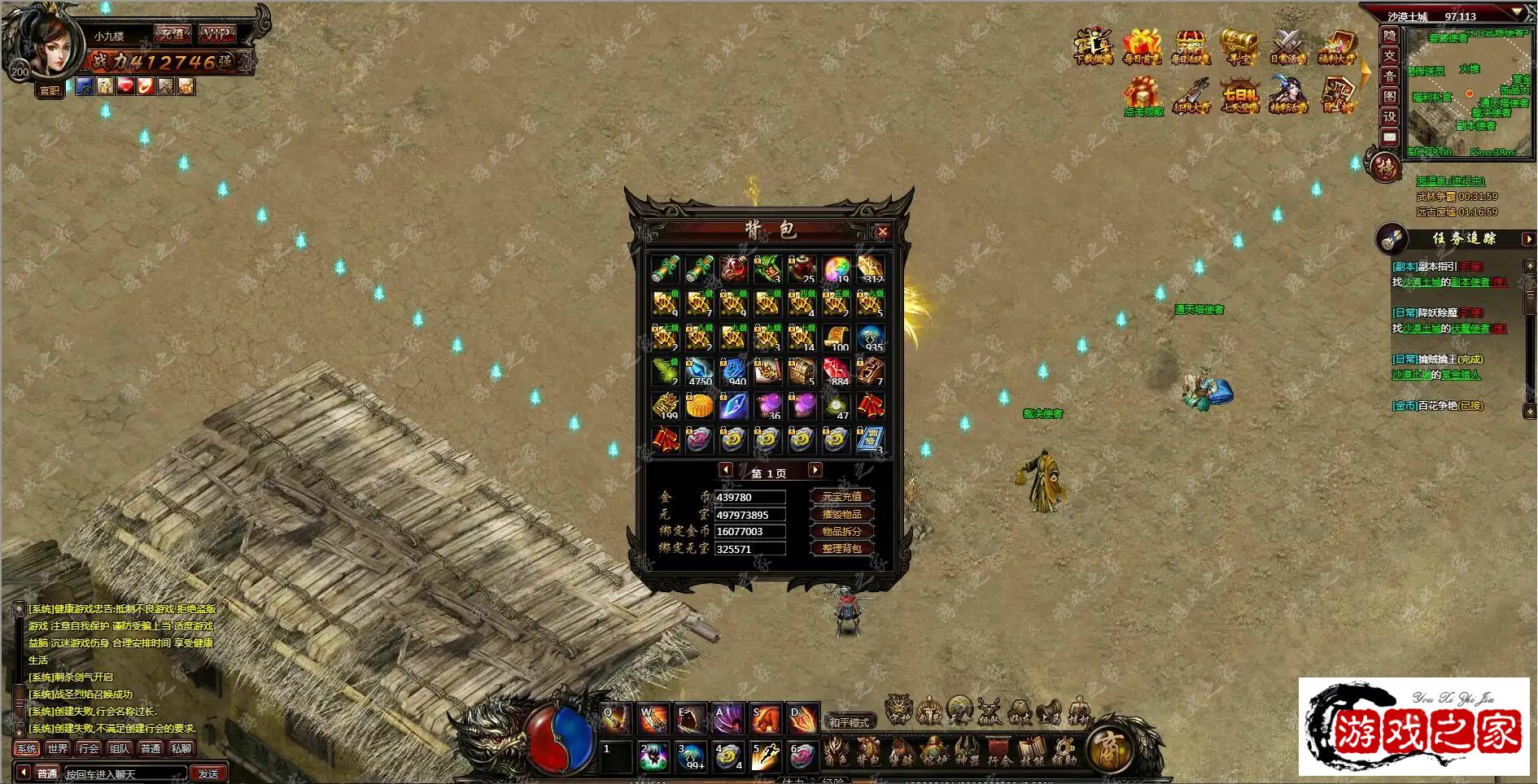The width and height of the screenshot is (1538, 784).
Task: Click the VIP button by the portrait
Action: tap(216, 34)
